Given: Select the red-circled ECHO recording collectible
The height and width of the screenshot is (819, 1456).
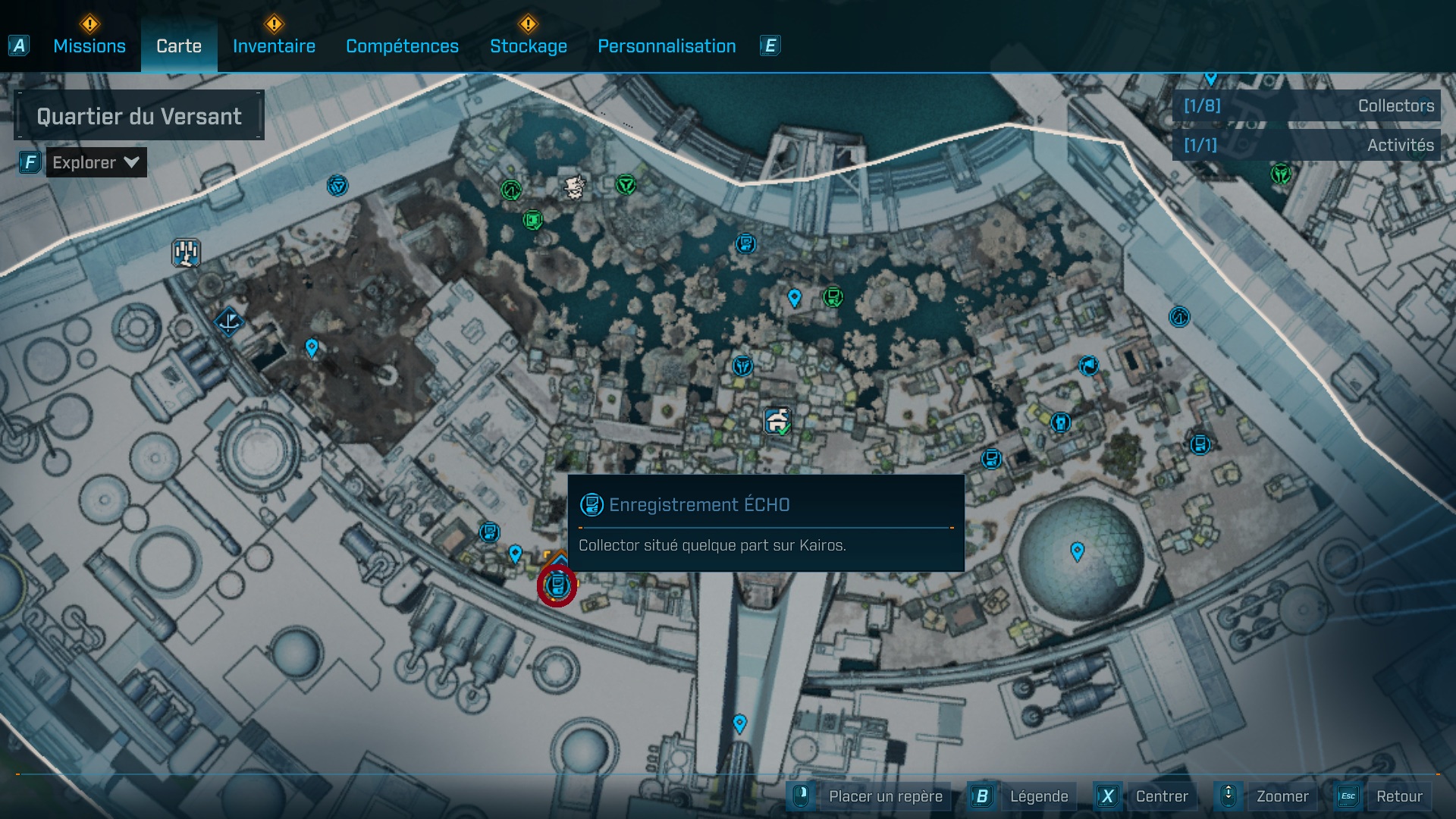Looking at the screenshot, I should point(559,584).
